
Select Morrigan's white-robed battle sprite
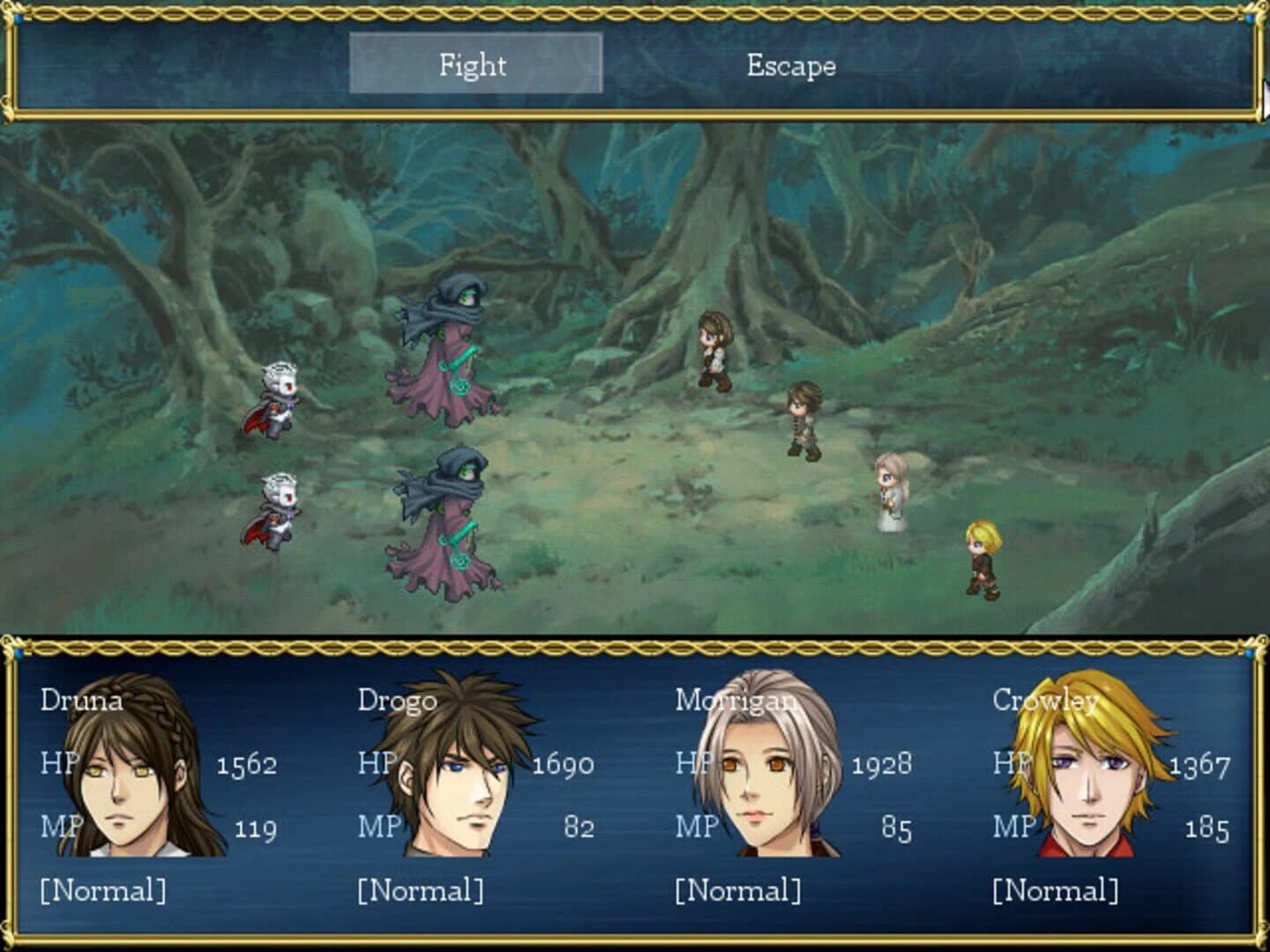point(891,489)
